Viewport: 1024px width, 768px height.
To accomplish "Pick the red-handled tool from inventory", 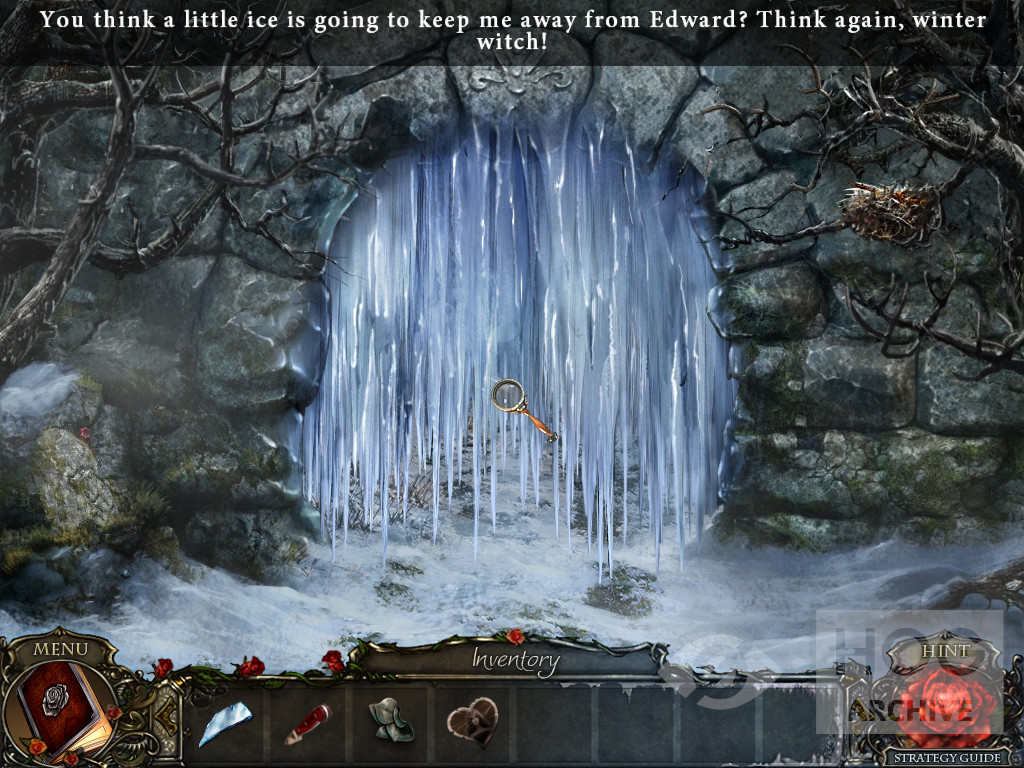I will pos(307,723).
